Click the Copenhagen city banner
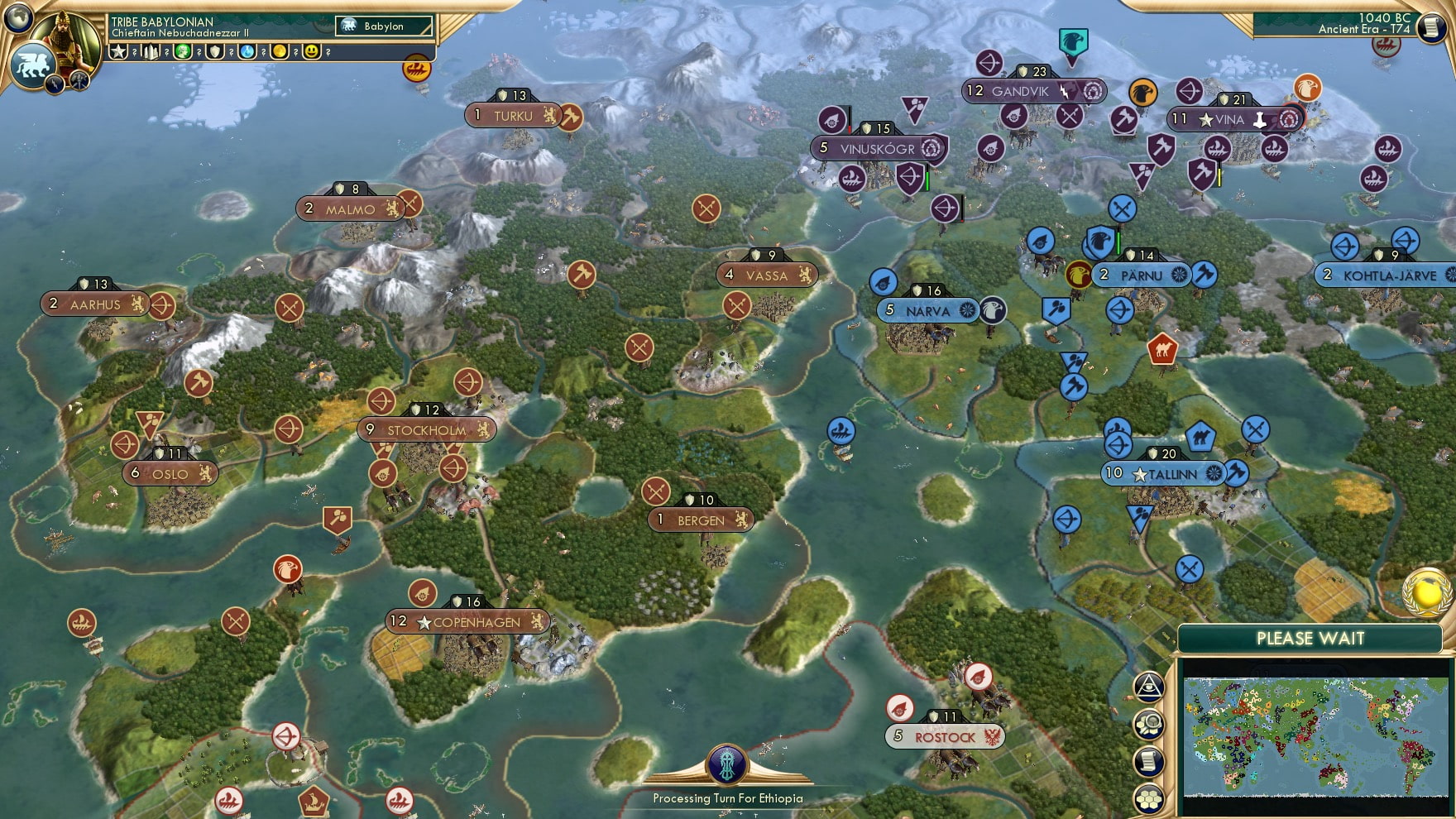The image size is (1456, 819). pos(467,623)
